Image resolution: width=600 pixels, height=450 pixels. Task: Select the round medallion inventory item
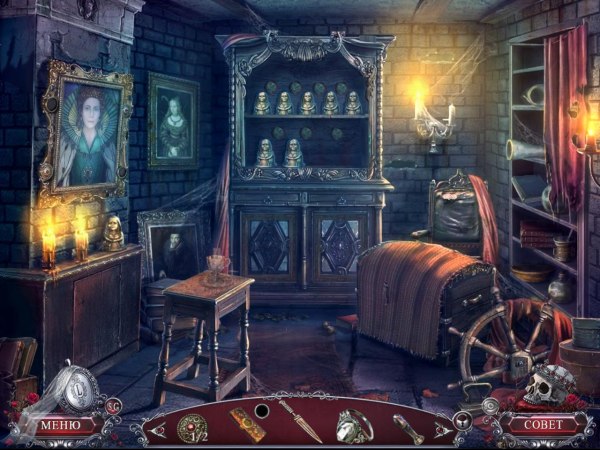[x=190, y=426]
